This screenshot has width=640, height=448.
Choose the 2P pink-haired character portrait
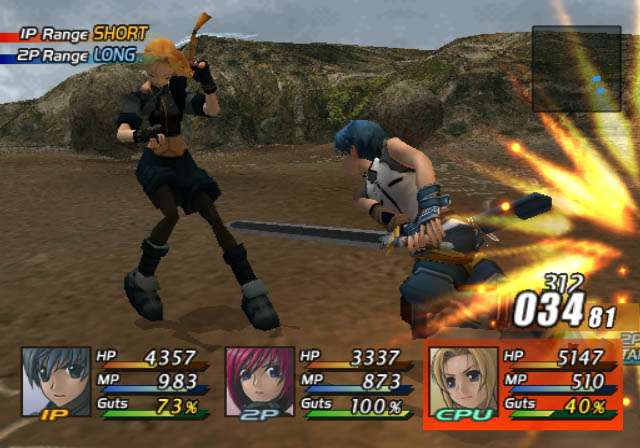click(x=260, y=381)
